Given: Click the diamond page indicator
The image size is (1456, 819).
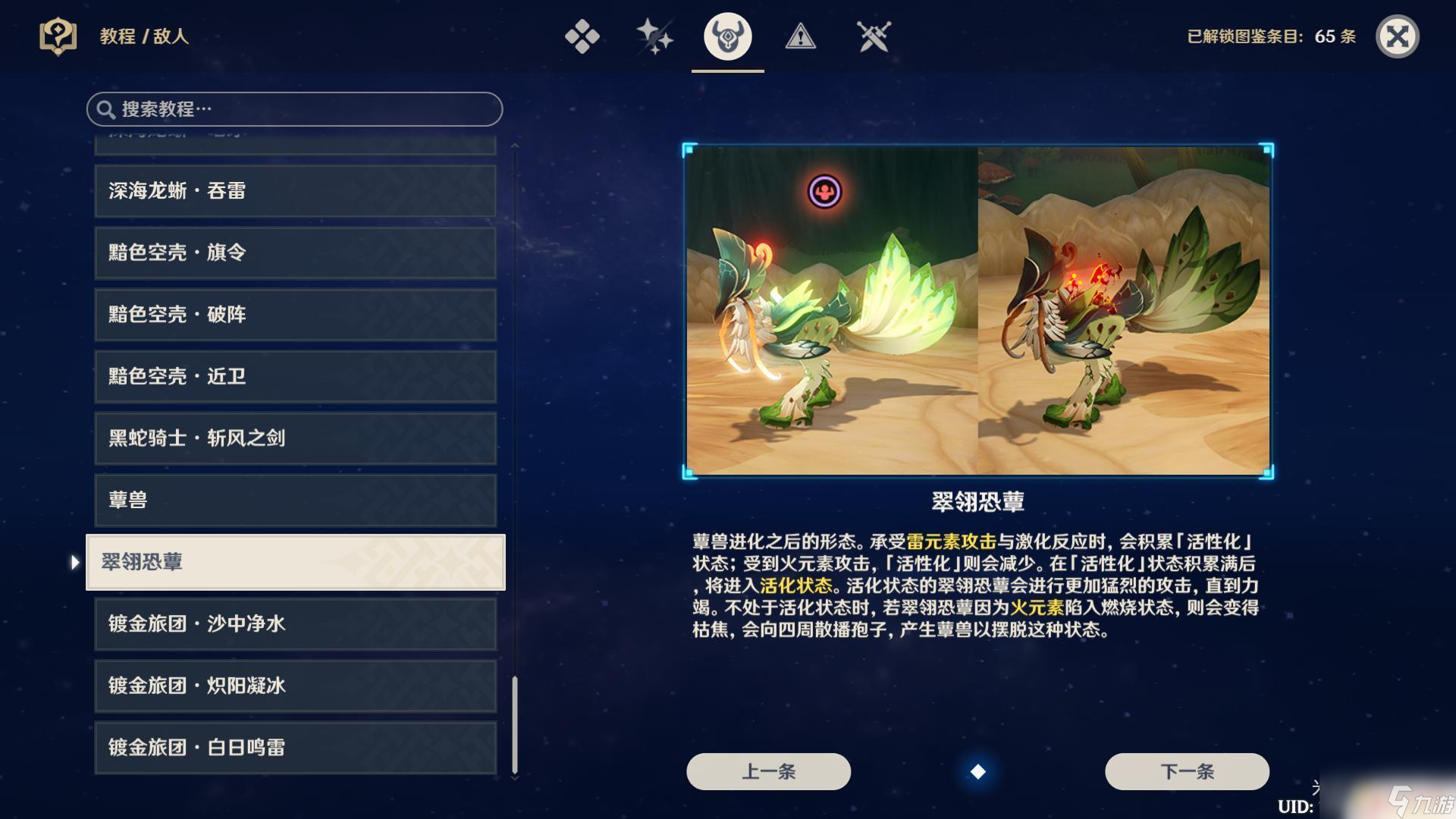Looking at the screenshot, I should click(x=977, y=773).
